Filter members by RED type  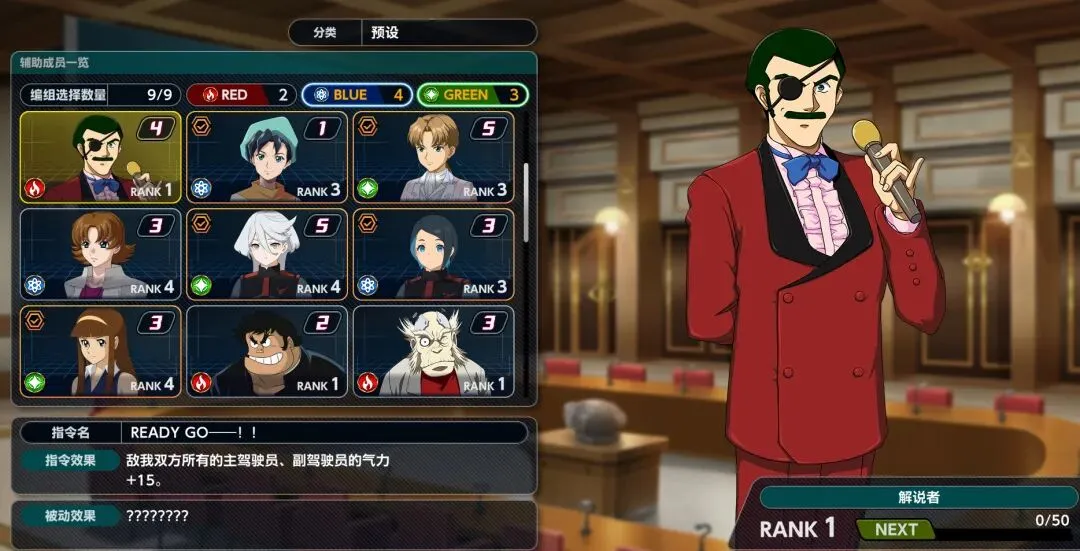(242, 95)
